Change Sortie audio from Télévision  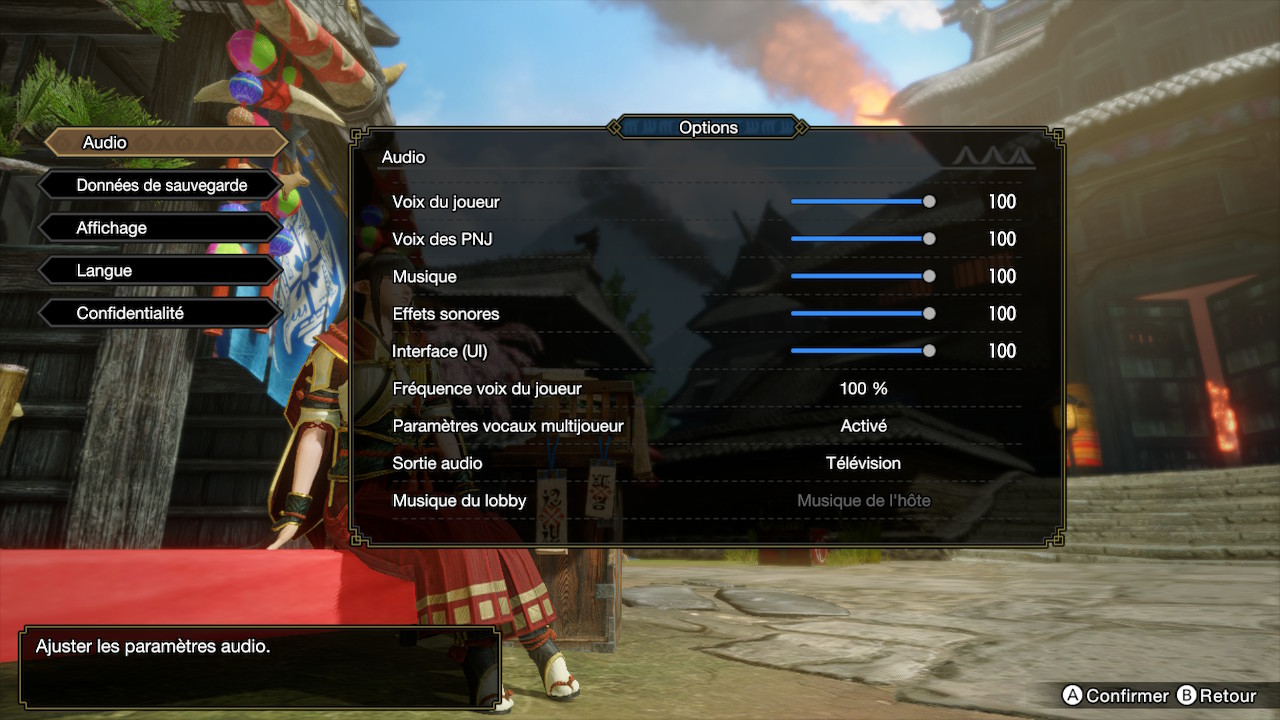coord(863,463)
